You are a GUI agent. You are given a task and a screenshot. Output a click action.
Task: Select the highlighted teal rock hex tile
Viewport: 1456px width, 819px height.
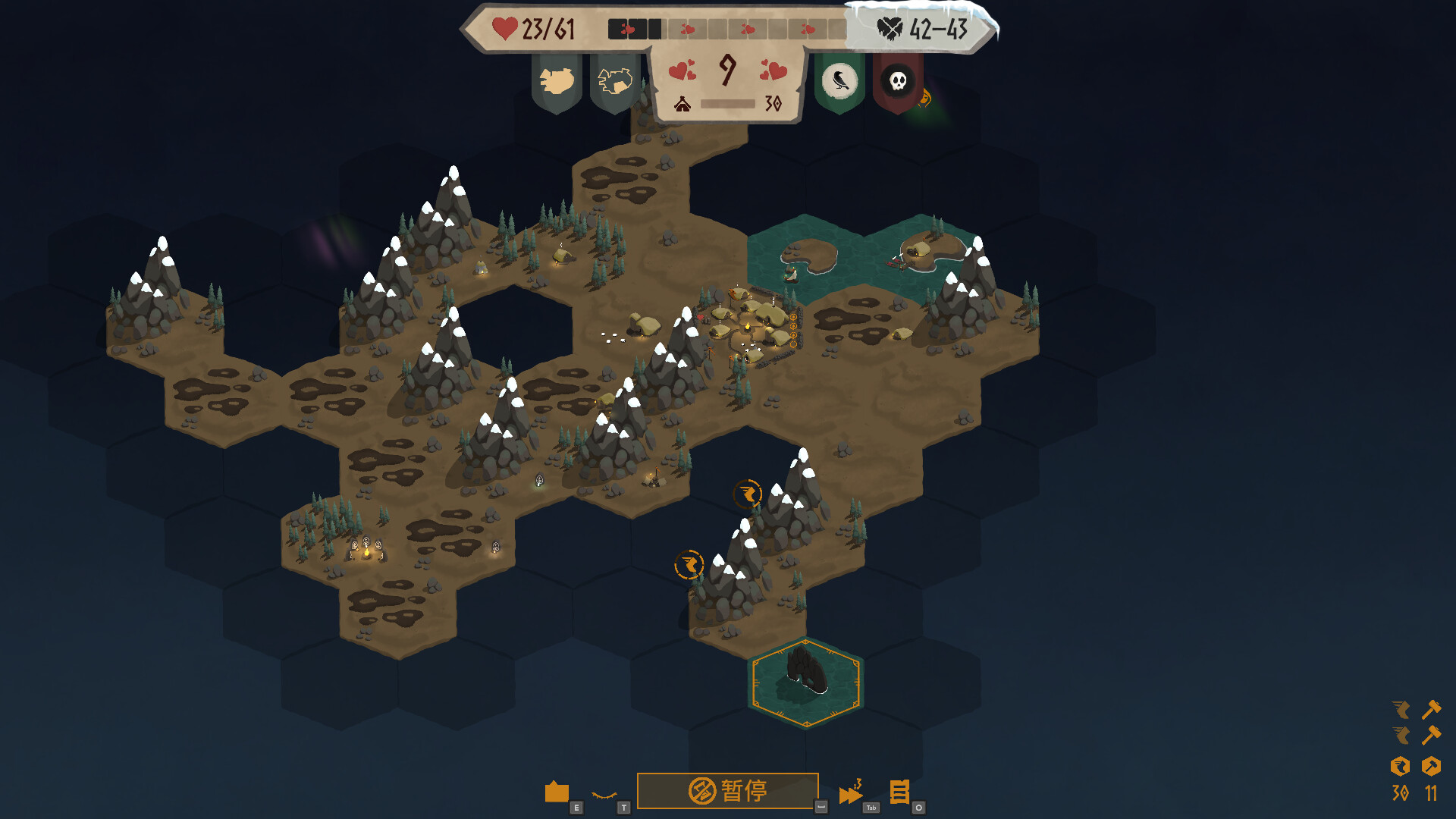805,681
